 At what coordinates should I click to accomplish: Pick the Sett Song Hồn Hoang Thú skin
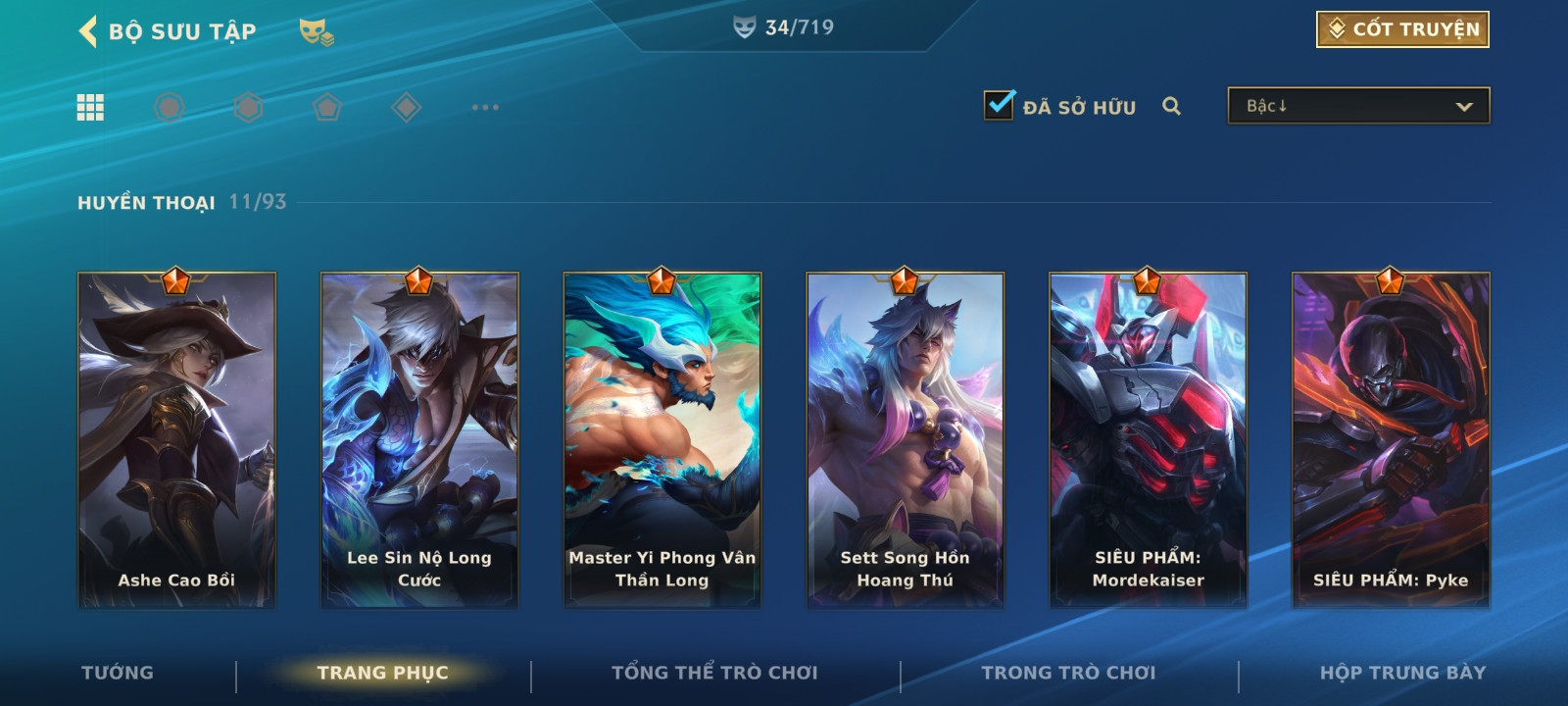point(906,439)
